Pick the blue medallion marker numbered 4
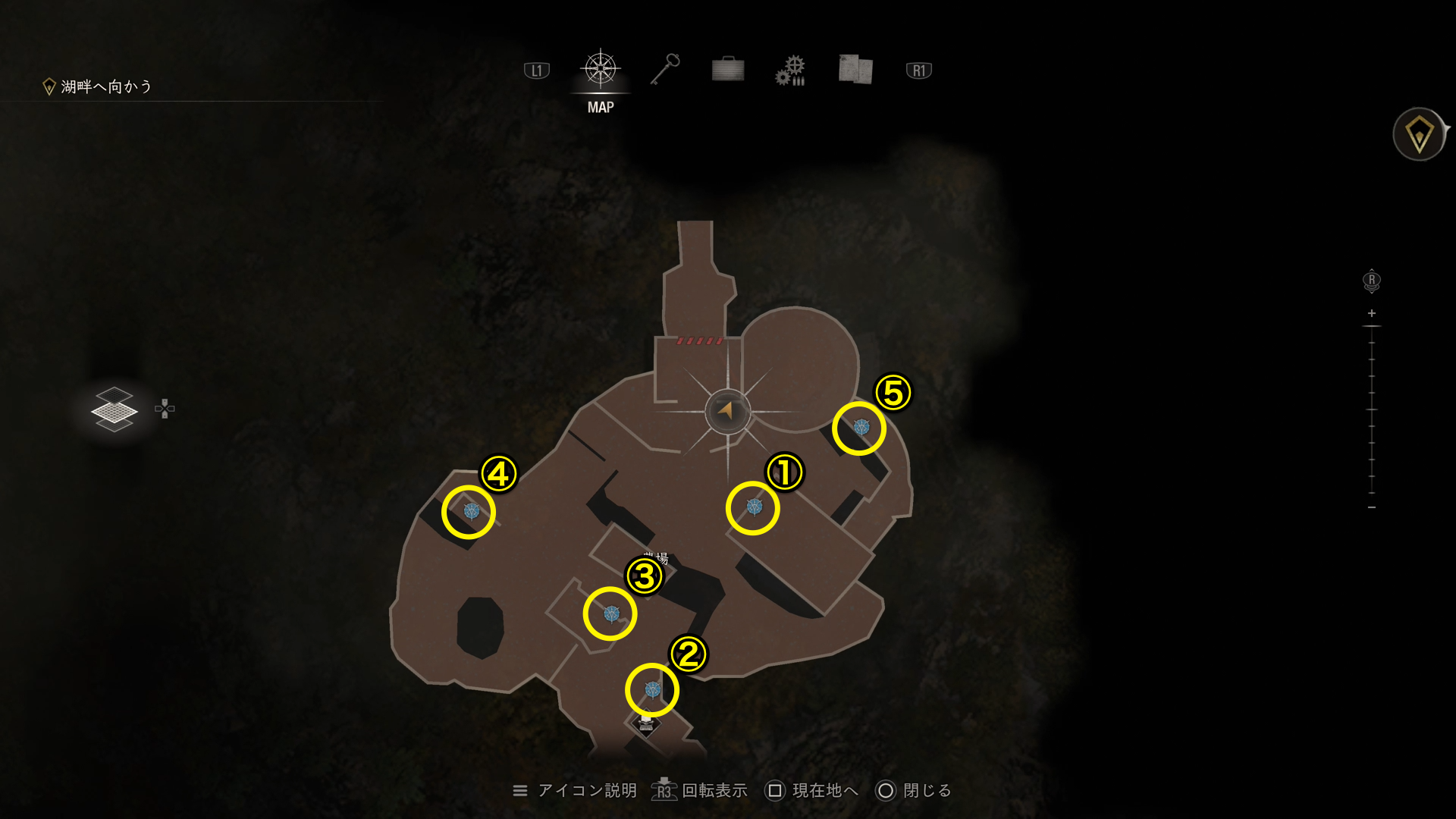Image resolution: width=1456 pixels, height=819 pixels. (x=471, y=511)
